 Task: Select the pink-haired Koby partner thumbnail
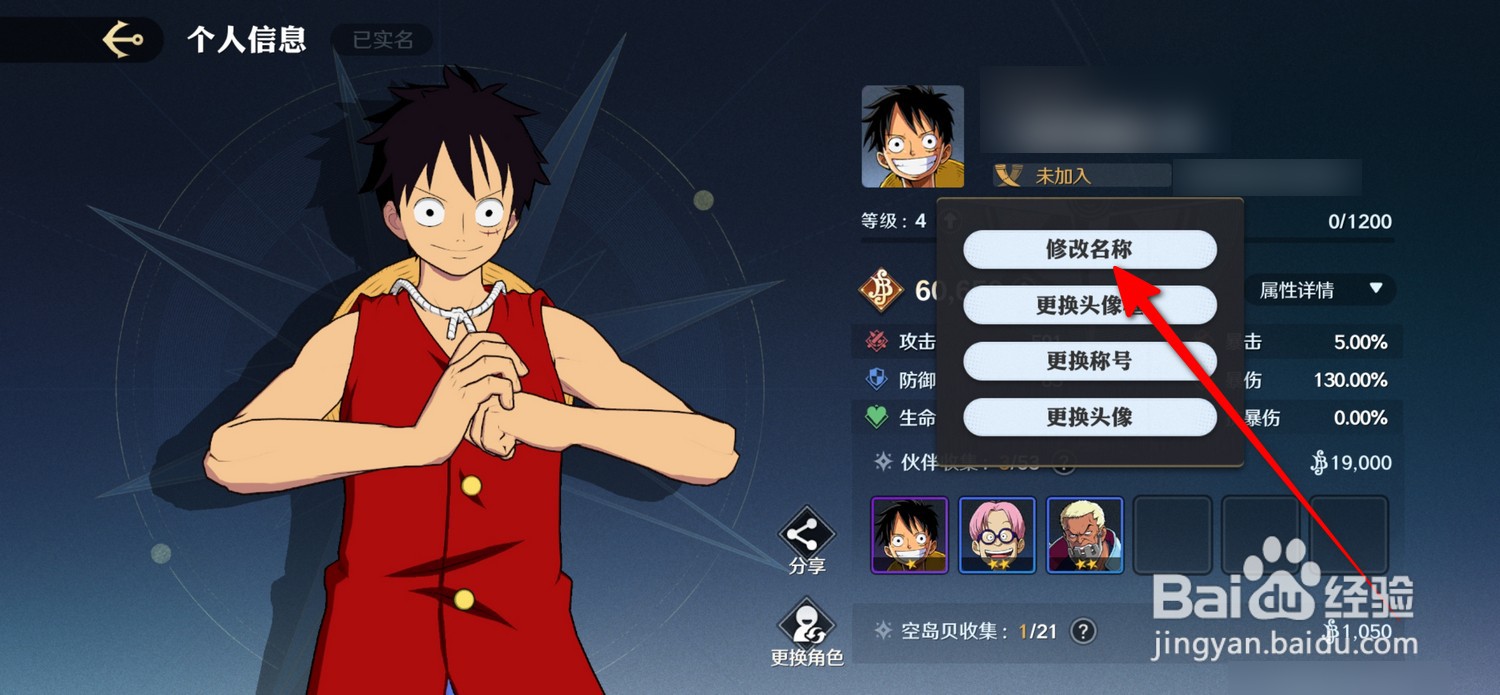[x=997, y=535]
